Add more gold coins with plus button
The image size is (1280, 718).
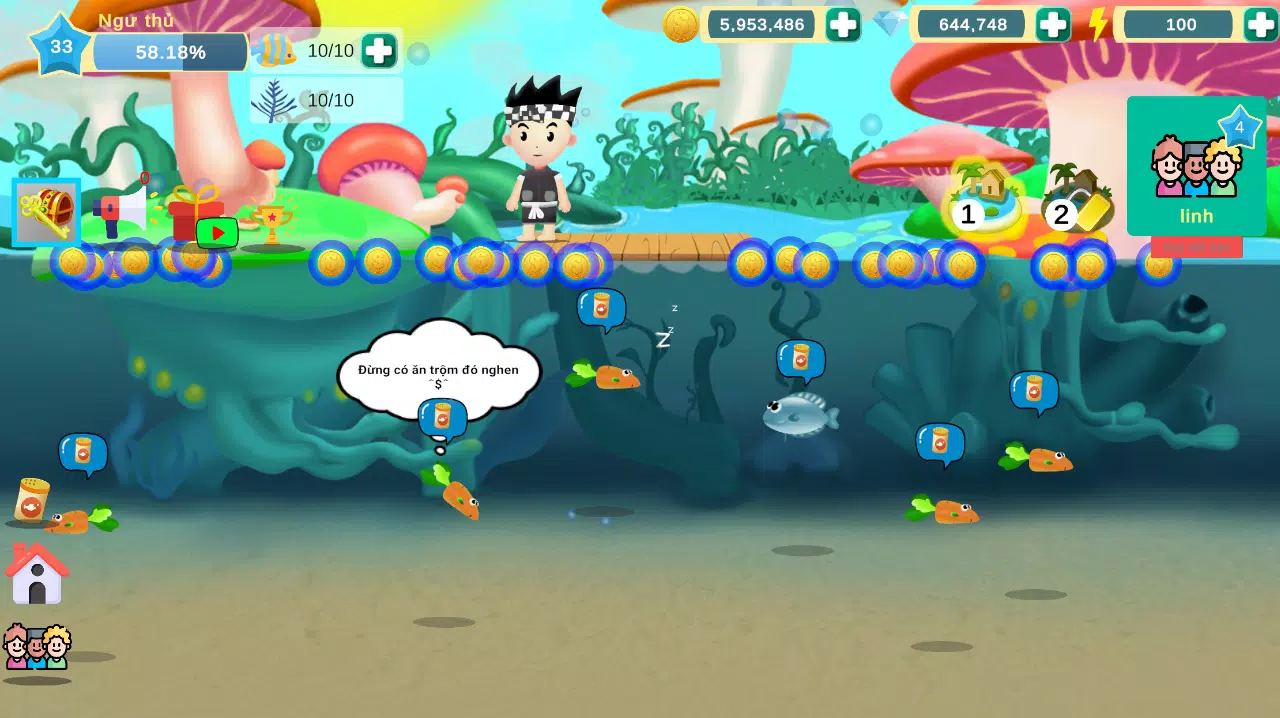[x=842, y=25]
